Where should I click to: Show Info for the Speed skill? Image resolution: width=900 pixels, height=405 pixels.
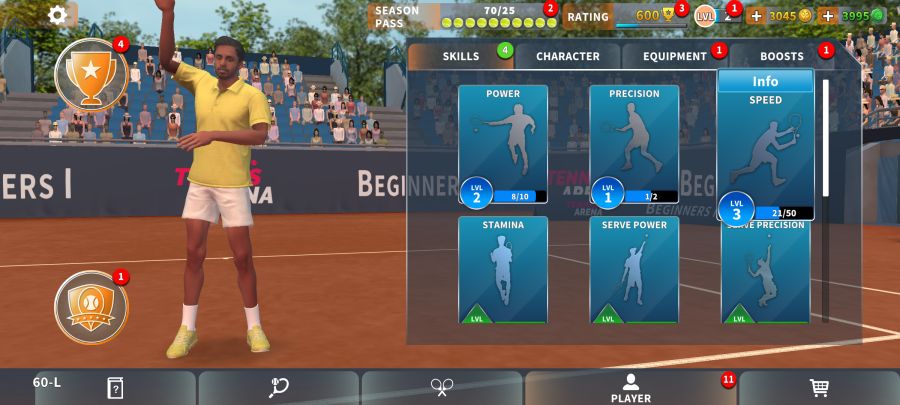coord(765,81)
